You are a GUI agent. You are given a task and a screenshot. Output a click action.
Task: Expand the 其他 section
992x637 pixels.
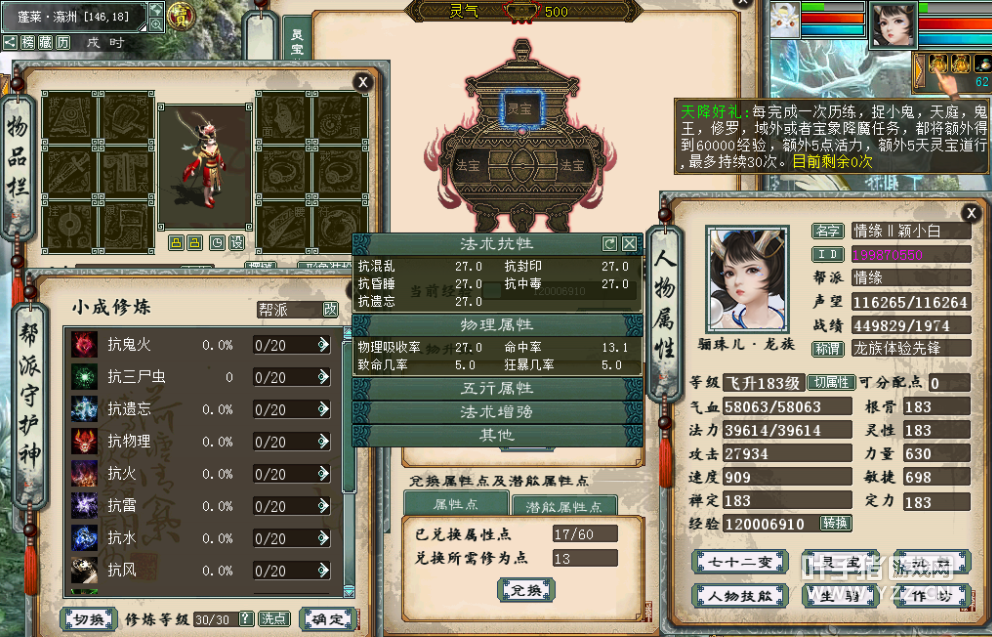tap(496, 435)
